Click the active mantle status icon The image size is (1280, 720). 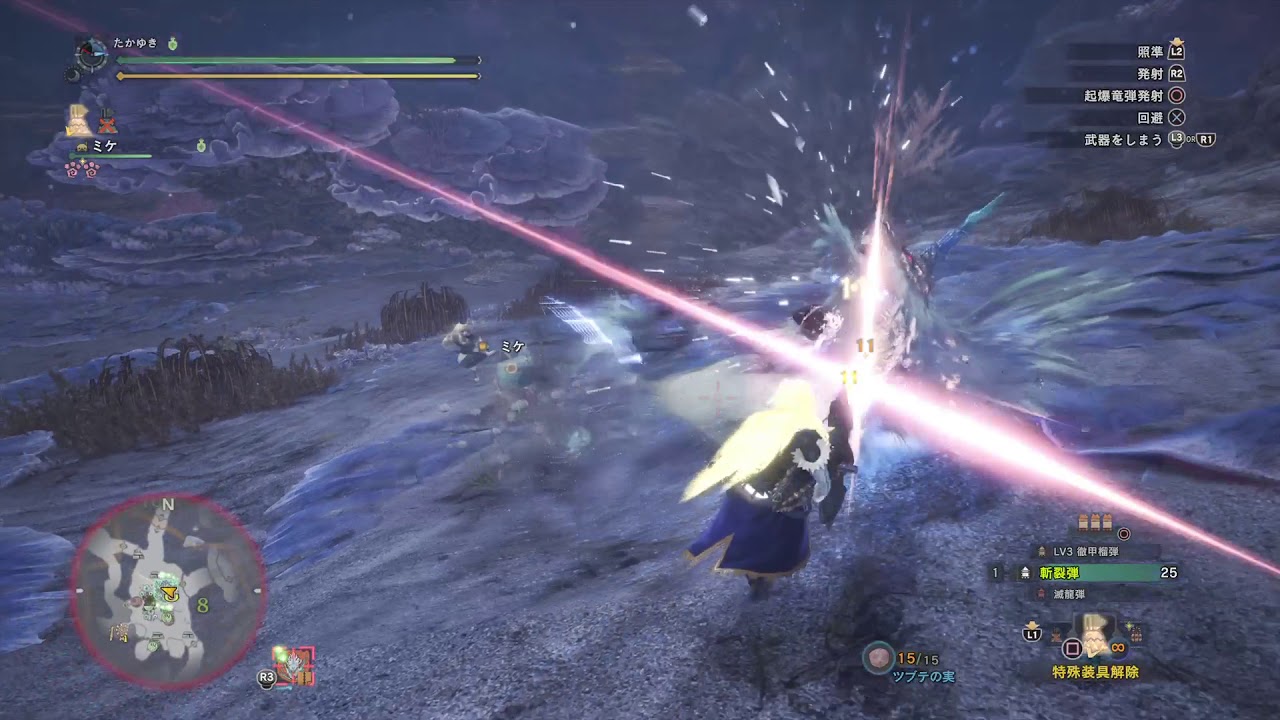(x=79, y=121)
